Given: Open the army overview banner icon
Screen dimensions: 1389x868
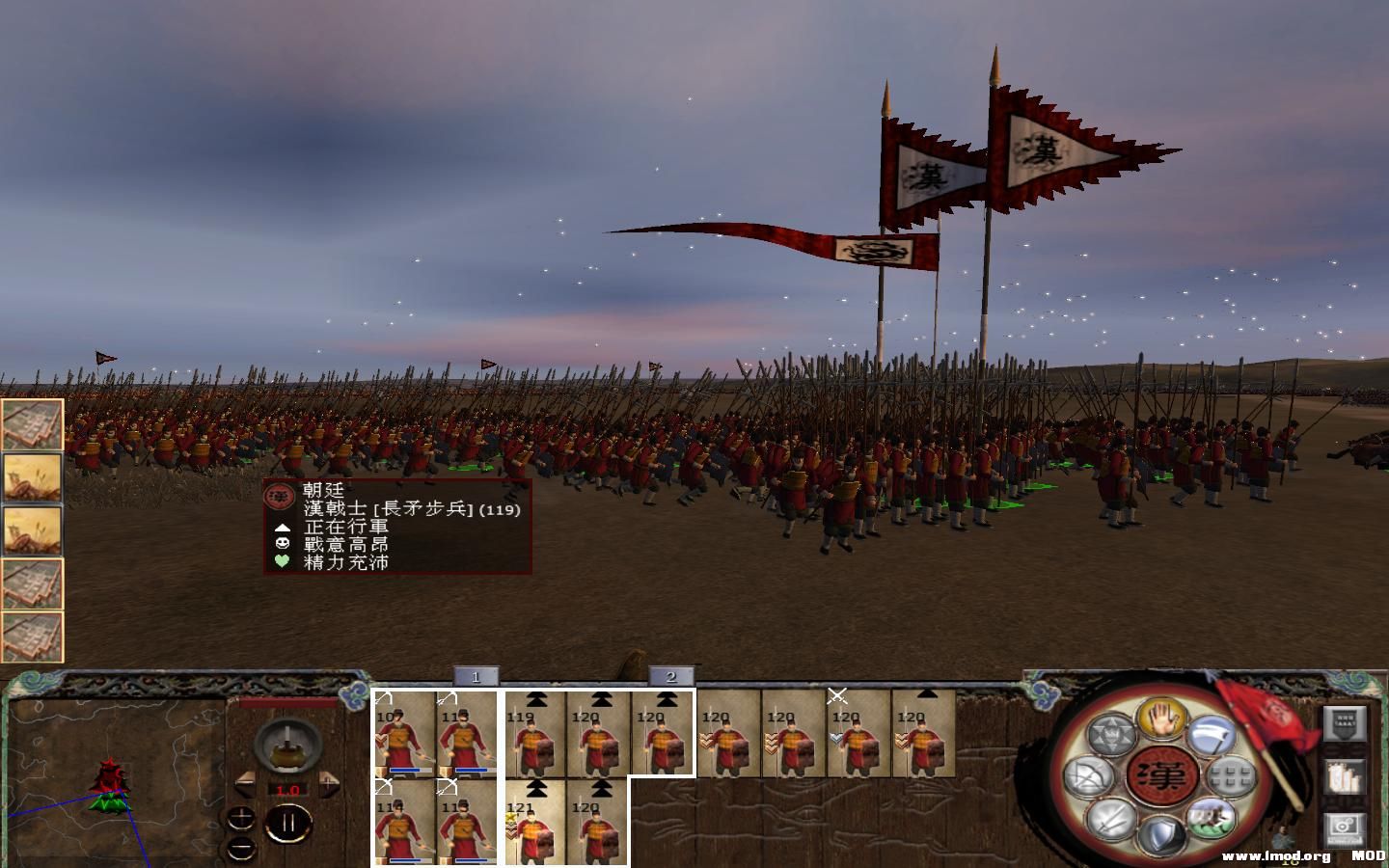Looking at the screenshot, I should 1345,723.
